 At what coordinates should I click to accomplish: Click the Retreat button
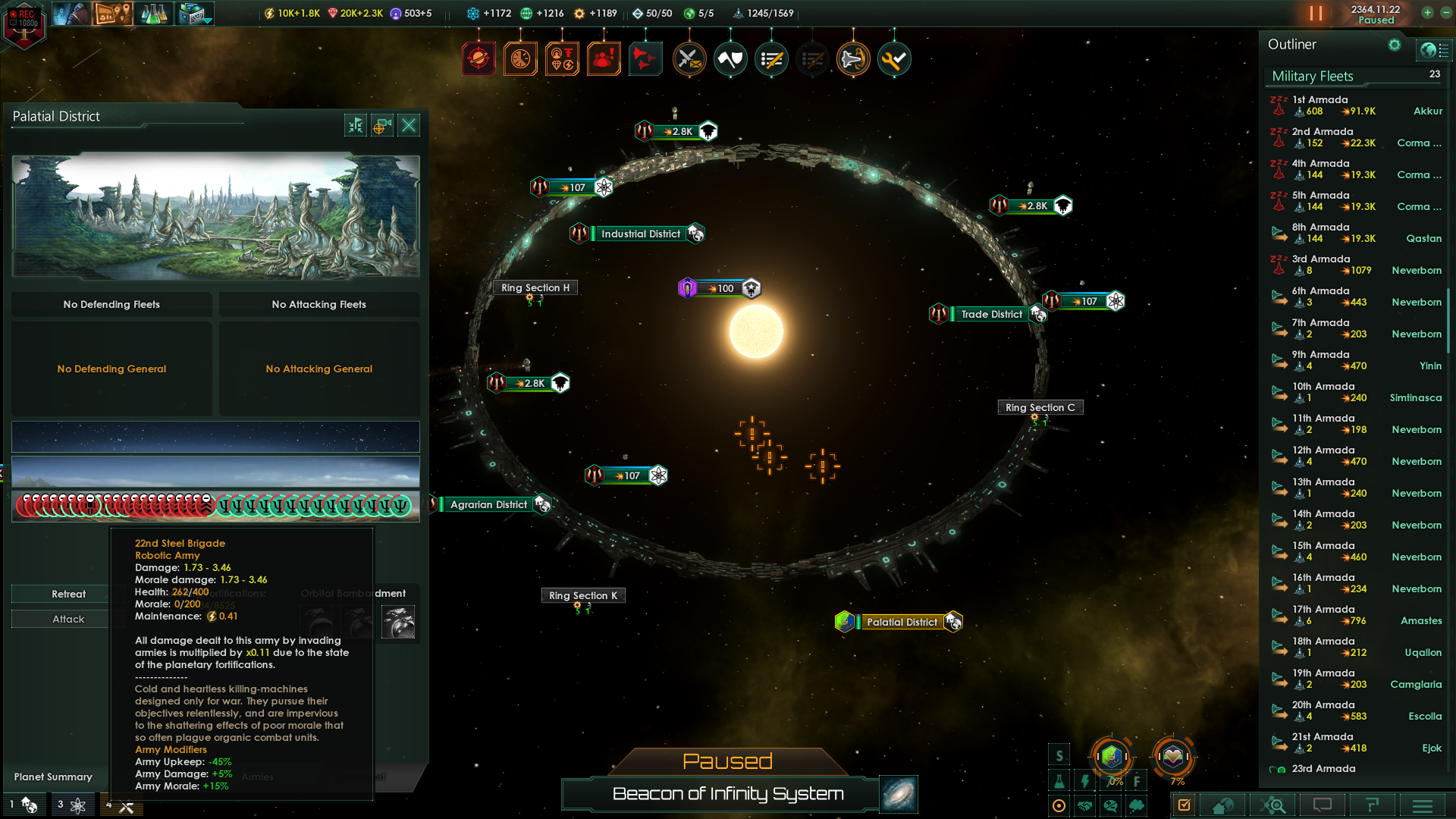pyautogui.click(x=68, y=594)
